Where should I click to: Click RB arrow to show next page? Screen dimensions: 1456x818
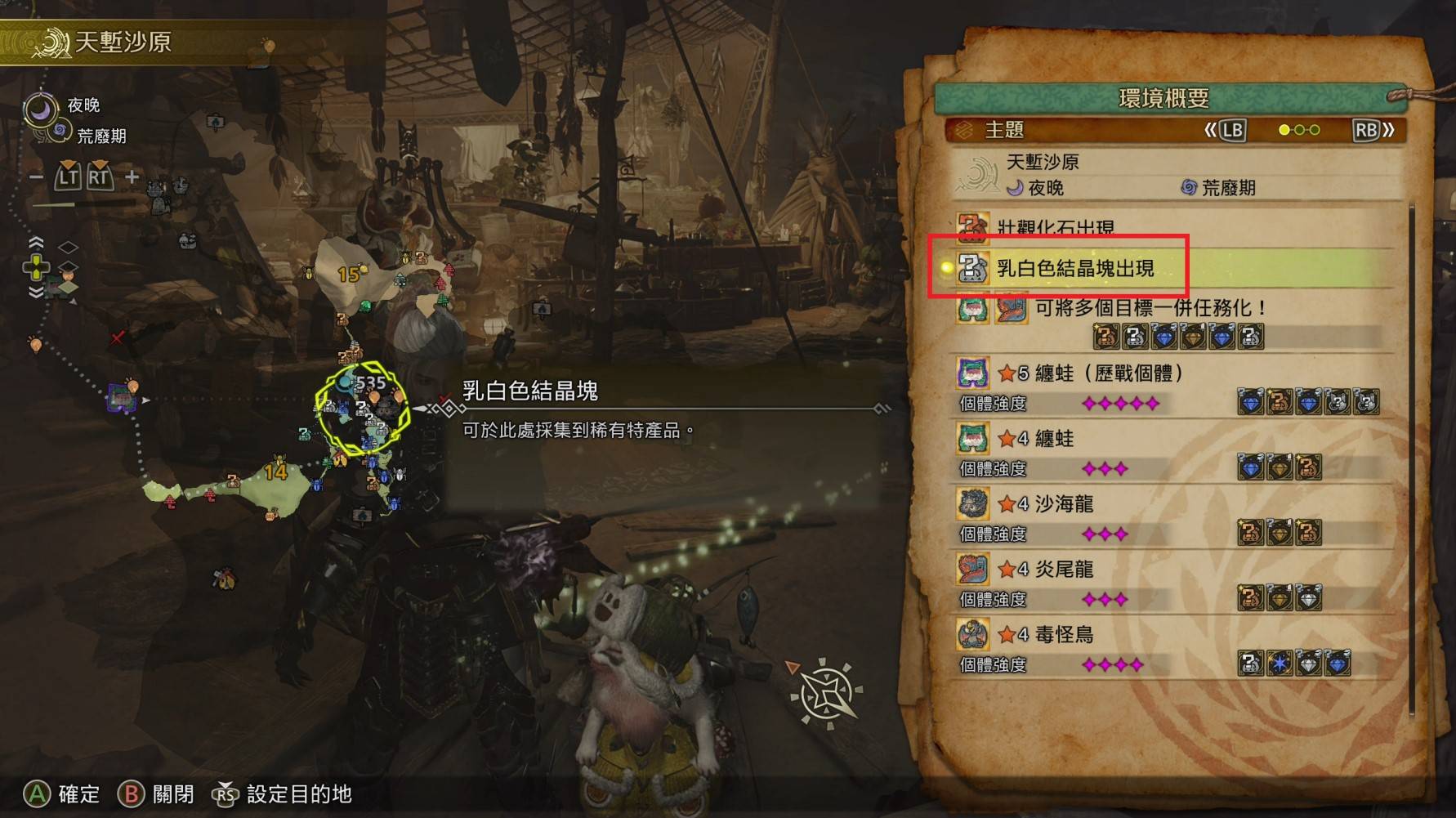coord(1365,130)
